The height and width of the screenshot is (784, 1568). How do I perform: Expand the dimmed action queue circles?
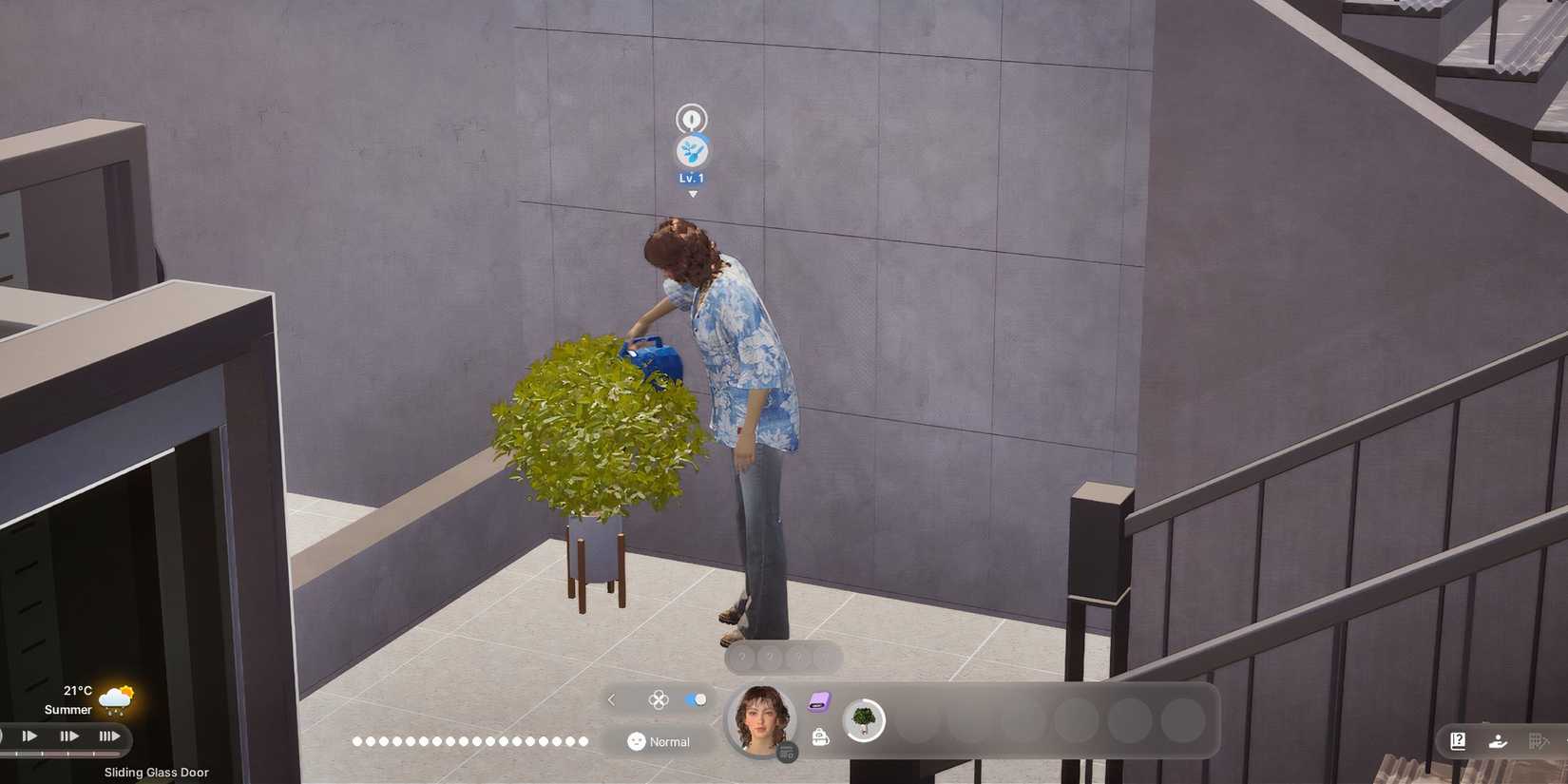(781, 657)
